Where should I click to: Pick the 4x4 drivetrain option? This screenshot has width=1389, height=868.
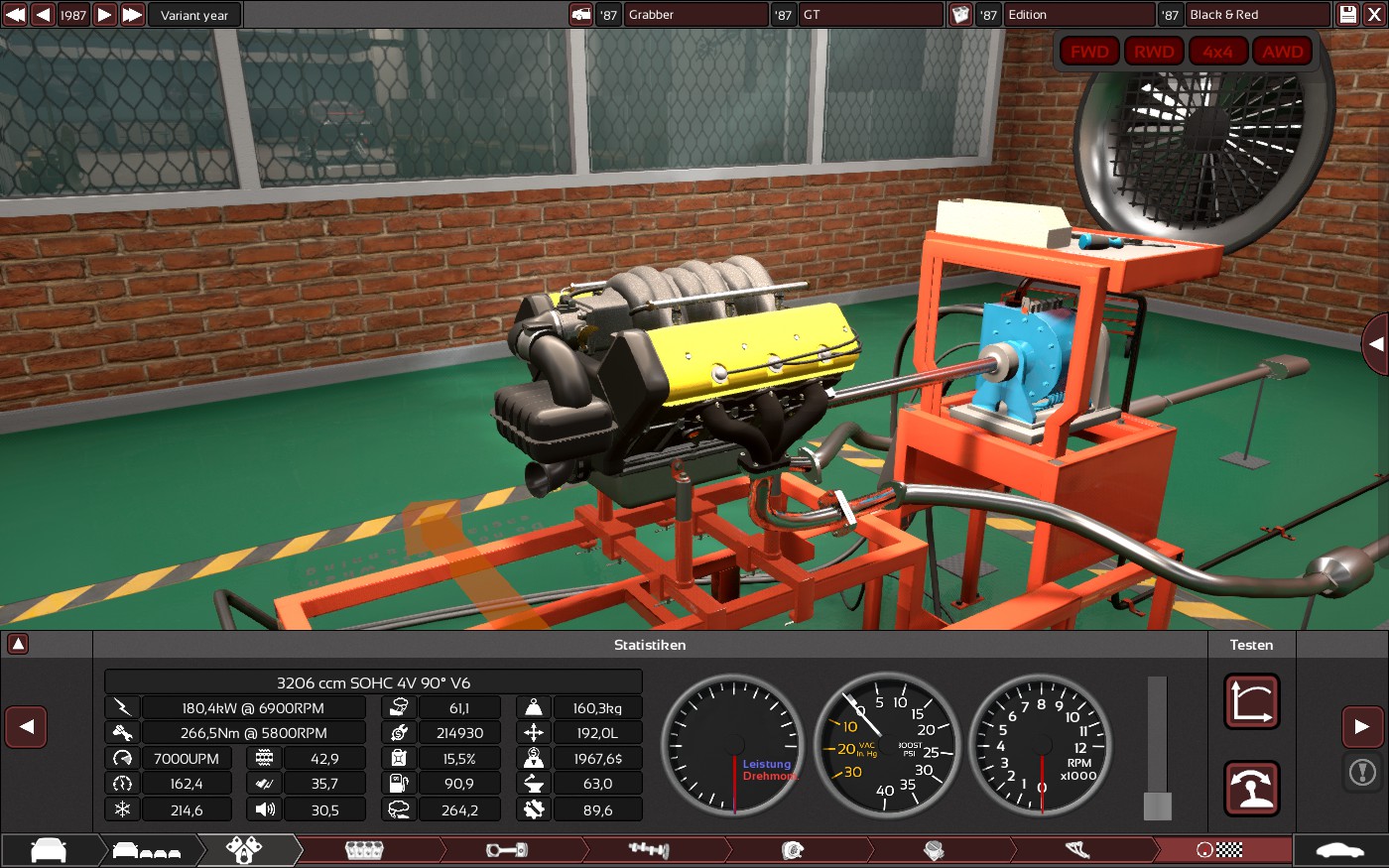tap(1217, 52)
